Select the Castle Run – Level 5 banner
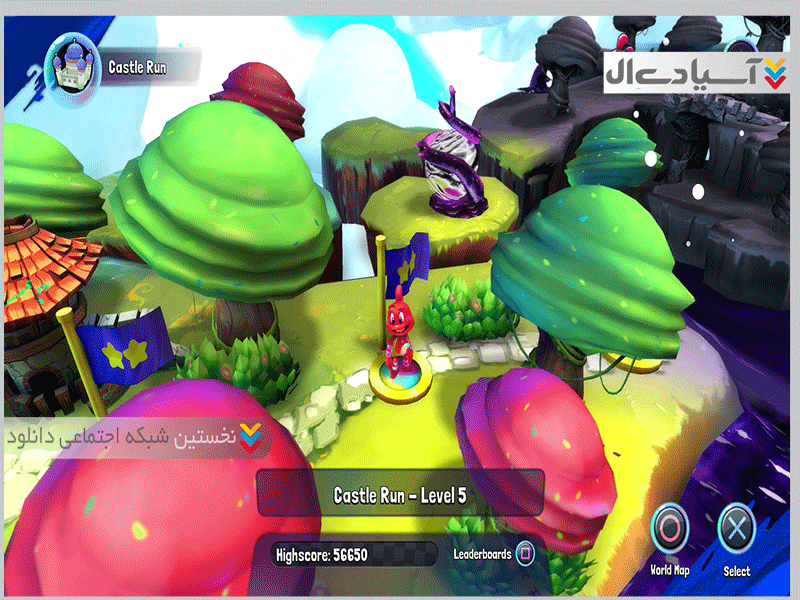The image size is (800, 600). tap(400, 494)
